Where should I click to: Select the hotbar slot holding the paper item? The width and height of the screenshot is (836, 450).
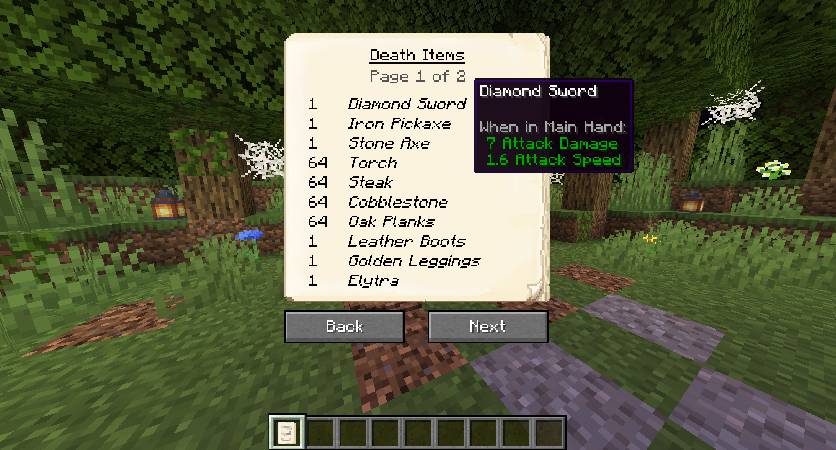[x=286, y=433]
